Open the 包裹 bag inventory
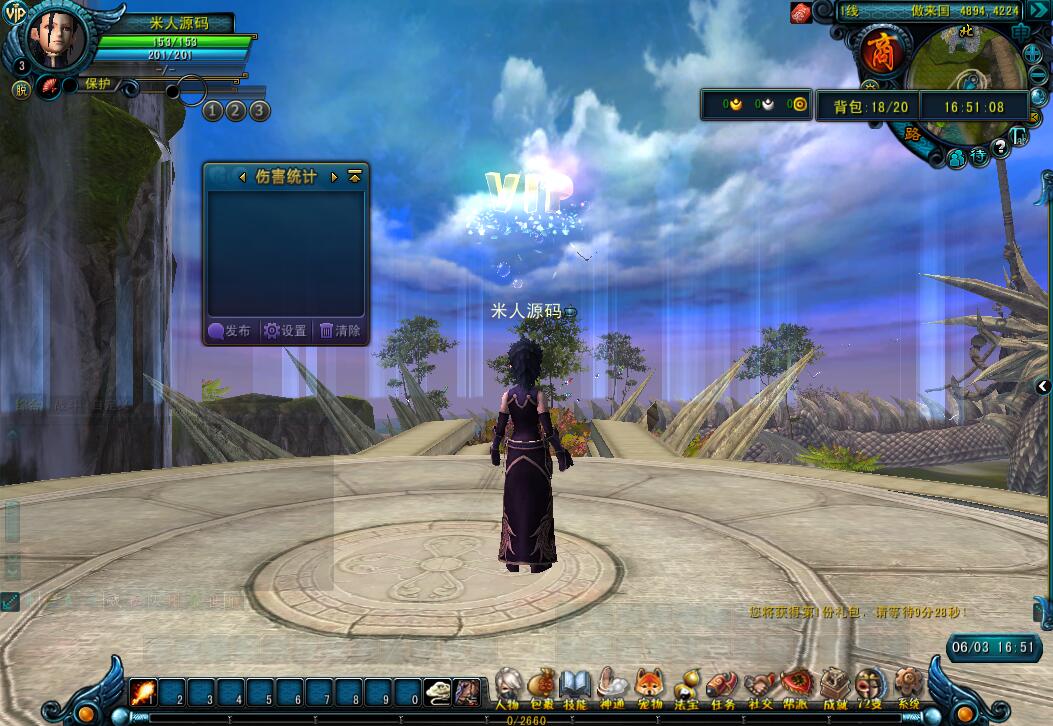The width and height of the screenshot is (1053, 726). pos(541,685)
